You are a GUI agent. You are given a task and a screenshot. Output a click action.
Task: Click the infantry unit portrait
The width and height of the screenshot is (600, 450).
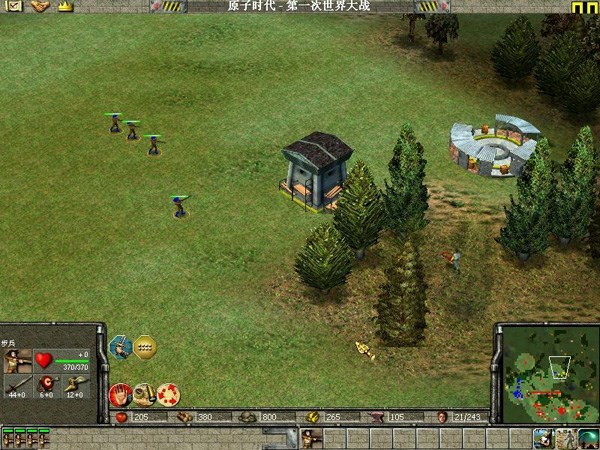(17, 360)
